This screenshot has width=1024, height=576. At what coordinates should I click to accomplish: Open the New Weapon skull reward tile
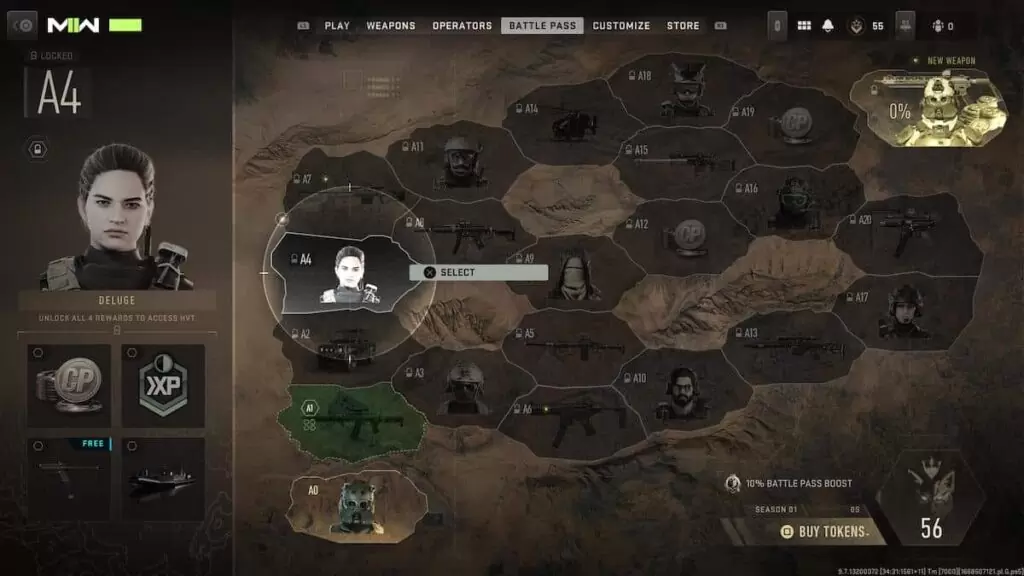coord(927,108)
